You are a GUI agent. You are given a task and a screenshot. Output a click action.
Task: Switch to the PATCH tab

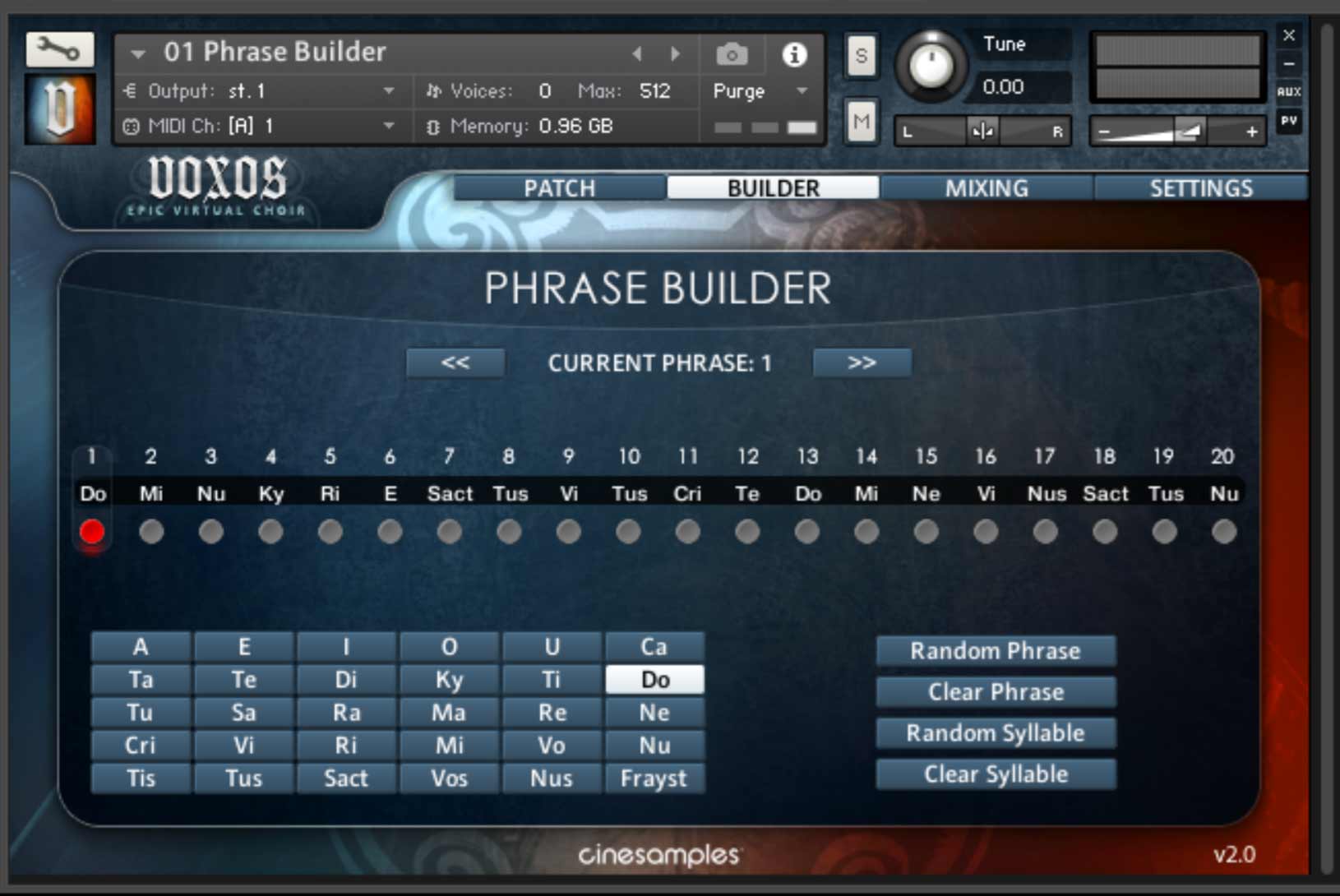[559, 188]
